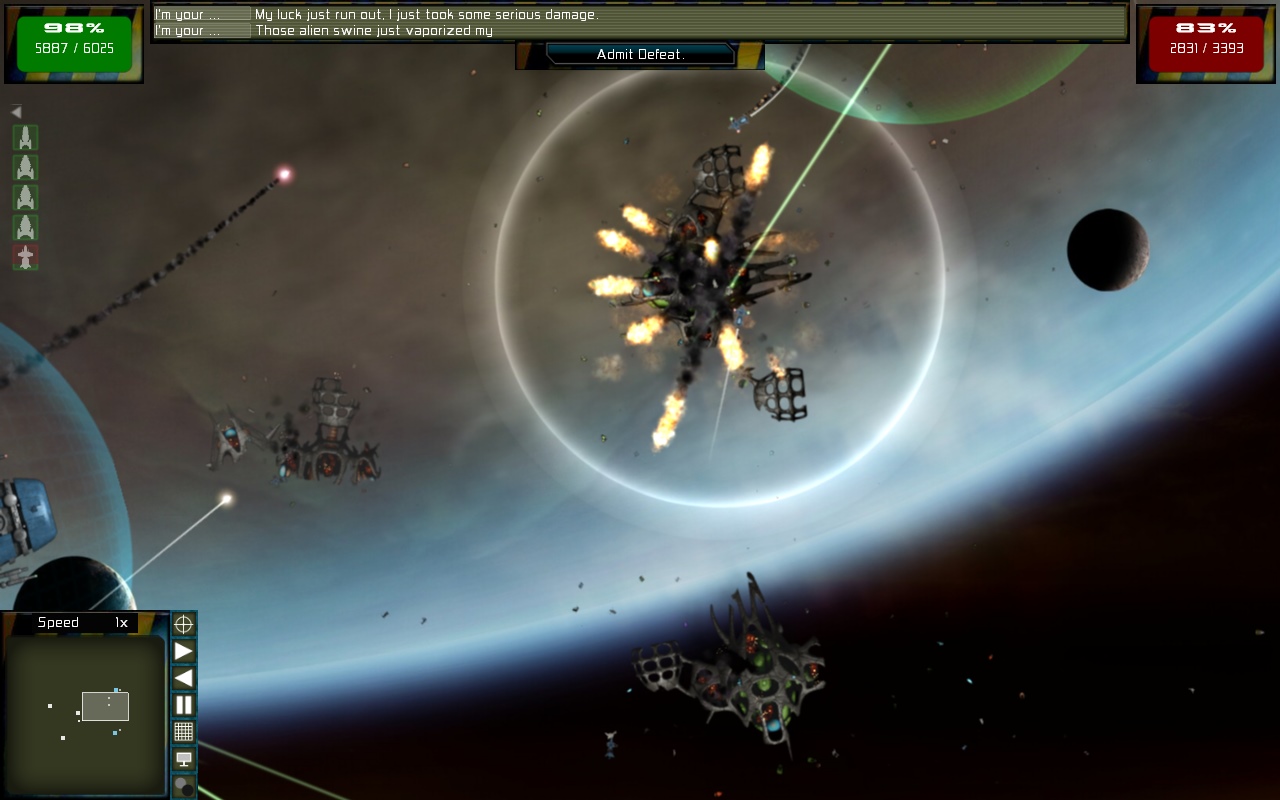Pause the battle

coord(184,705)
